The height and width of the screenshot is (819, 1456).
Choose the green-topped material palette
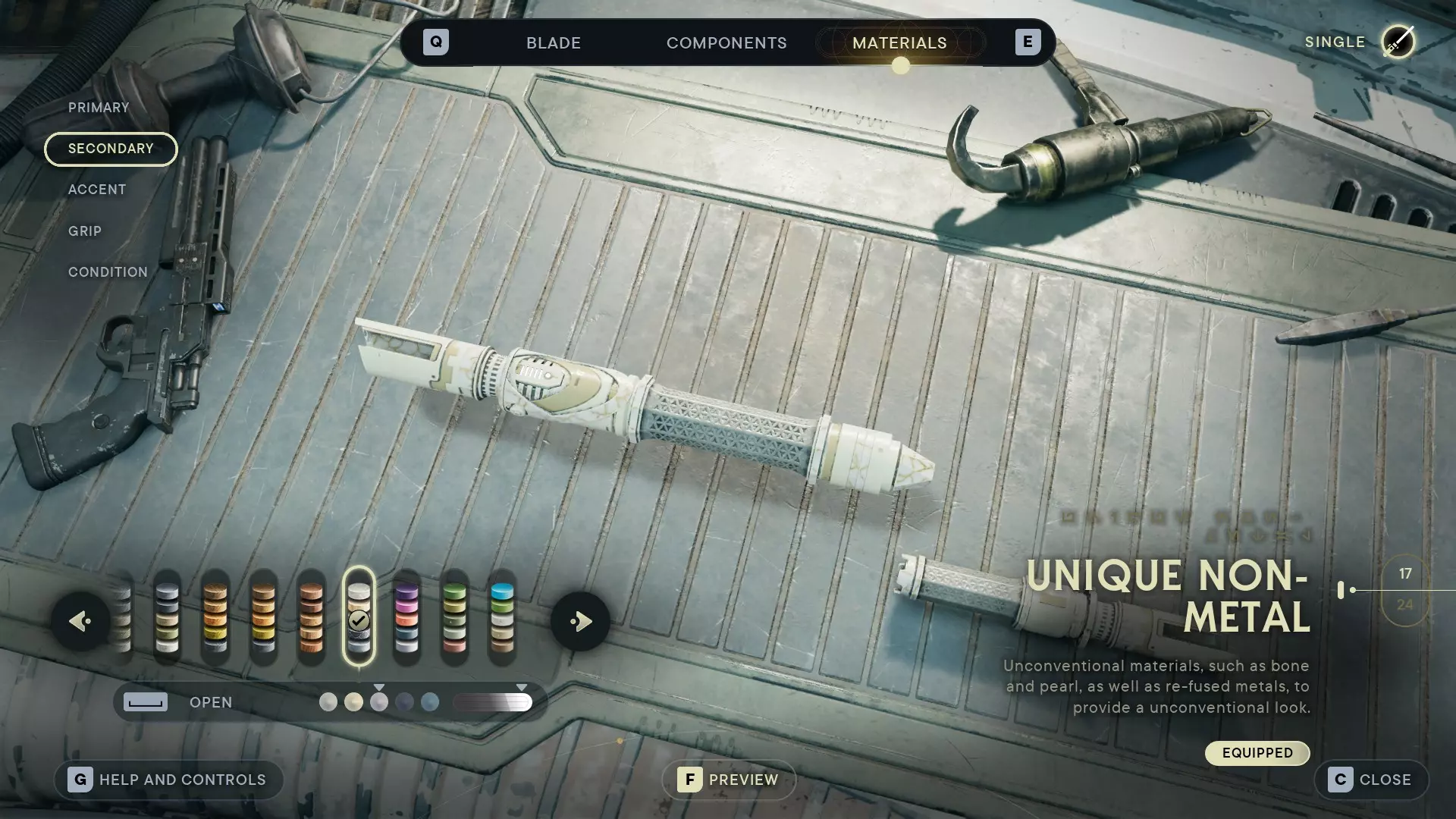pos(454,618)
